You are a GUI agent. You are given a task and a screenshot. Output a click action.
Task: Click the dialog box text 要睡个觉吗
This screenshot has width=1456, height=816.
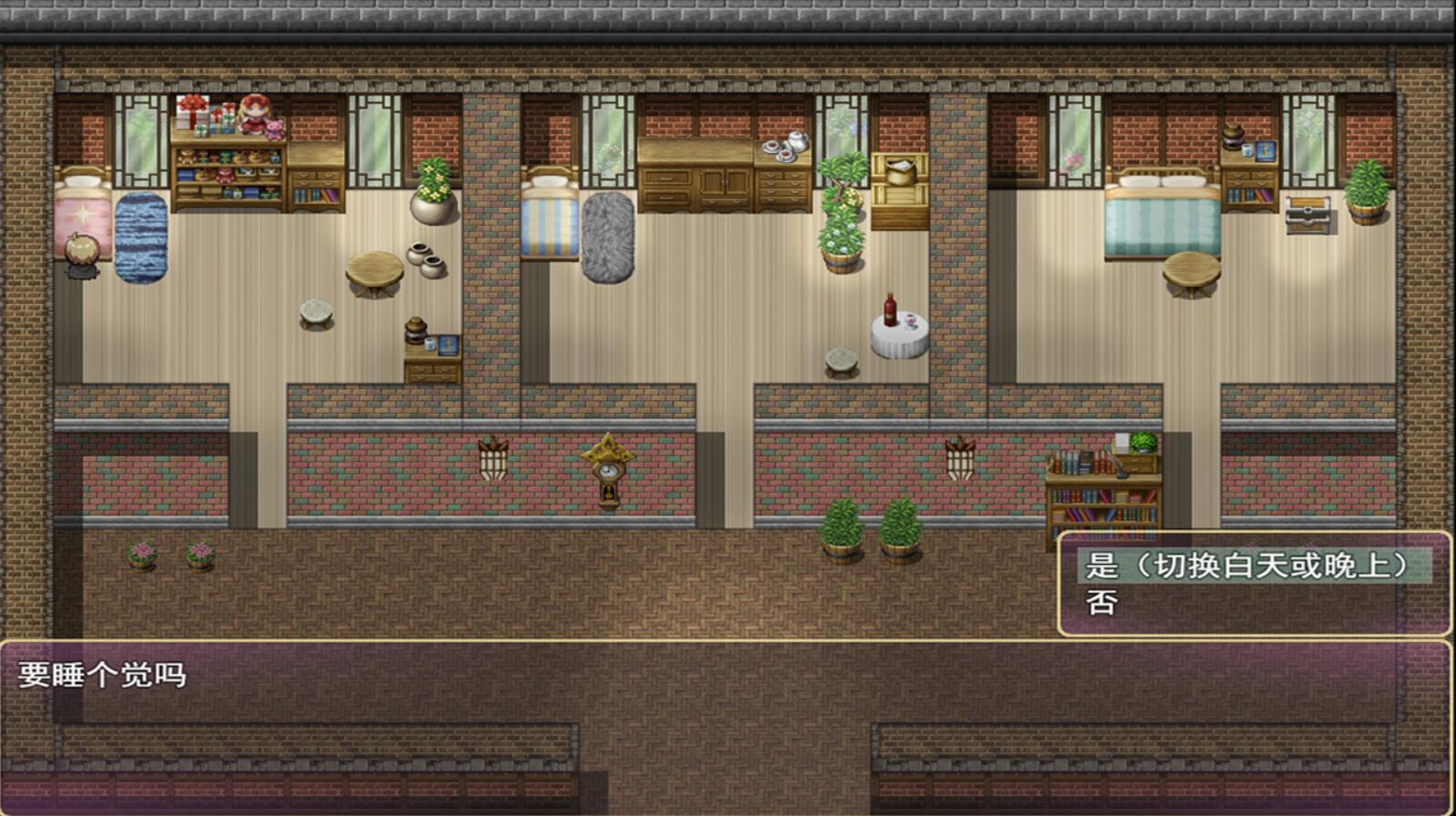coord(101,676)
